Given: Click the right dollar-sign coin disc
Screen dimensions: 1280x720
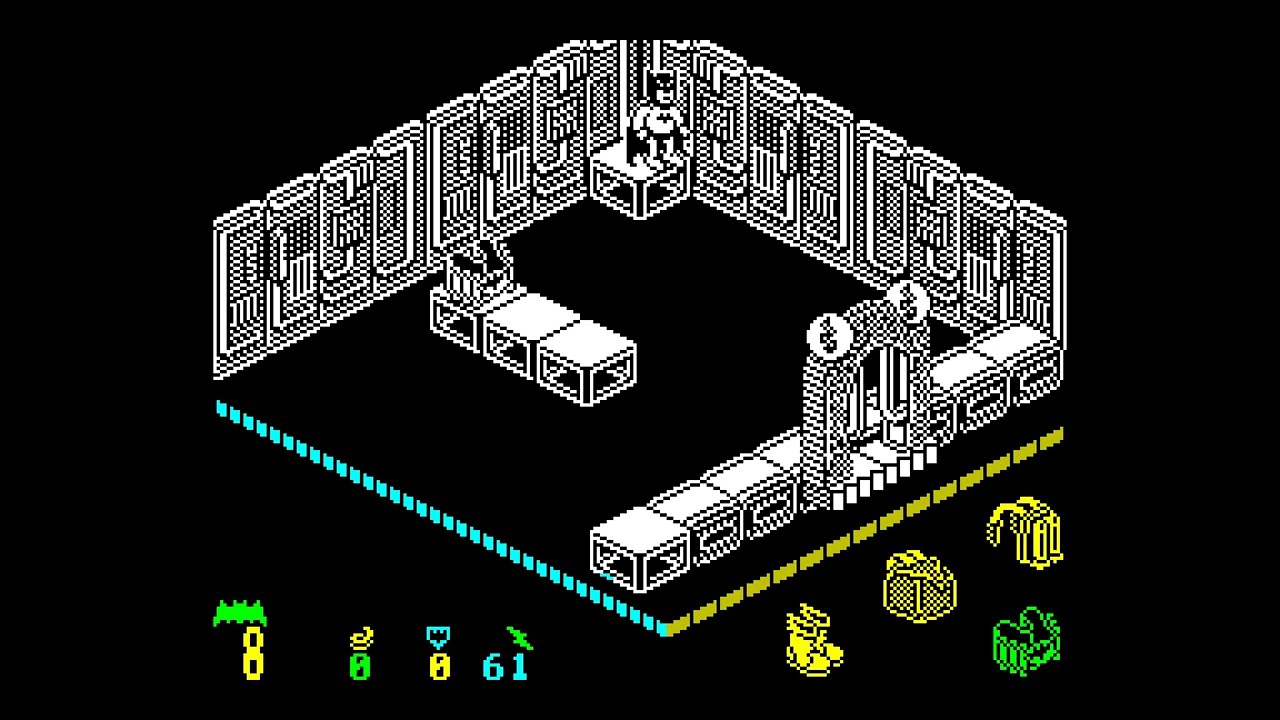Looking at the screenshot, I should (x=906, y=301).
